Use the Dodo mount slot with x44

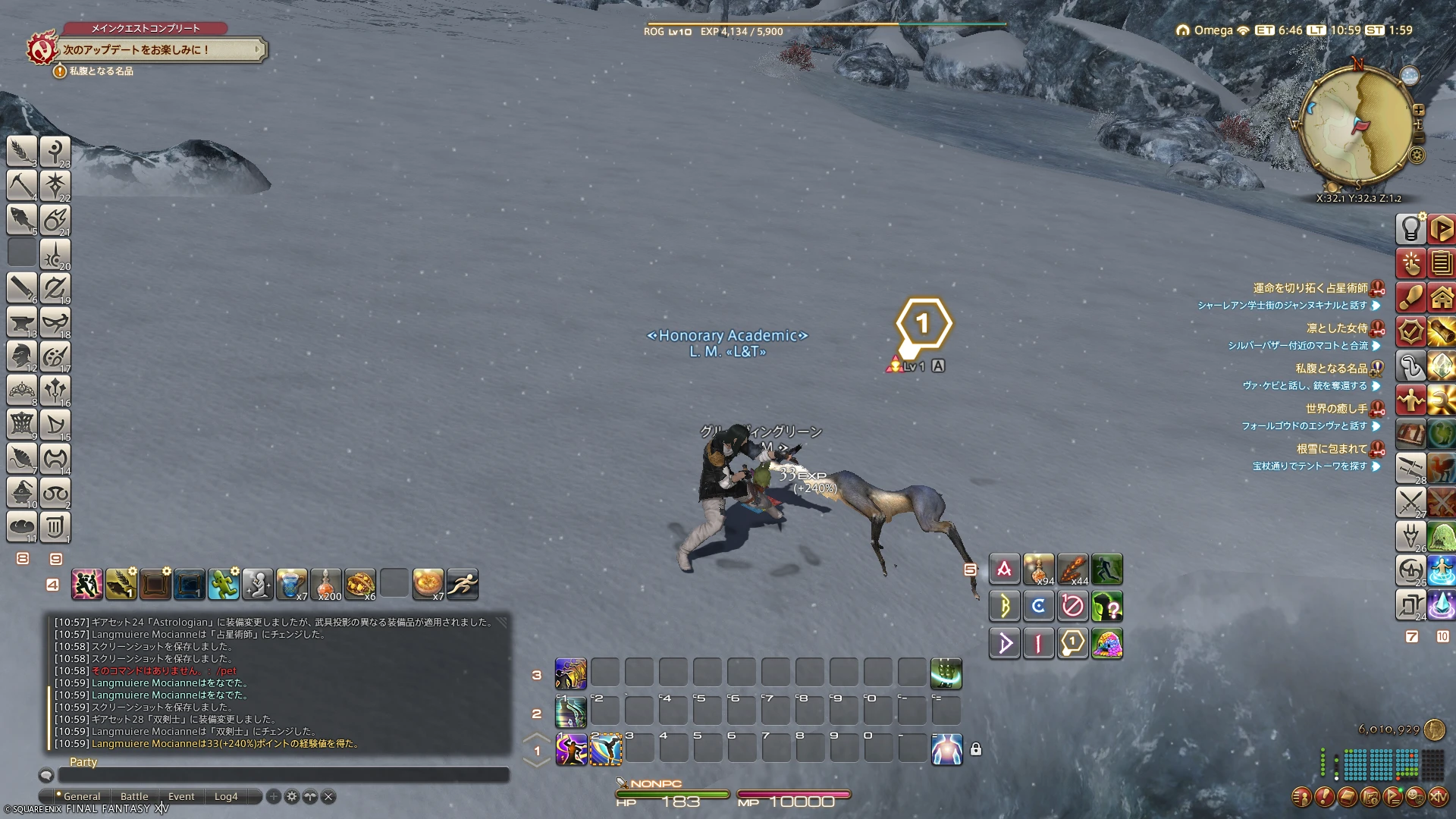click(1072, 570)
